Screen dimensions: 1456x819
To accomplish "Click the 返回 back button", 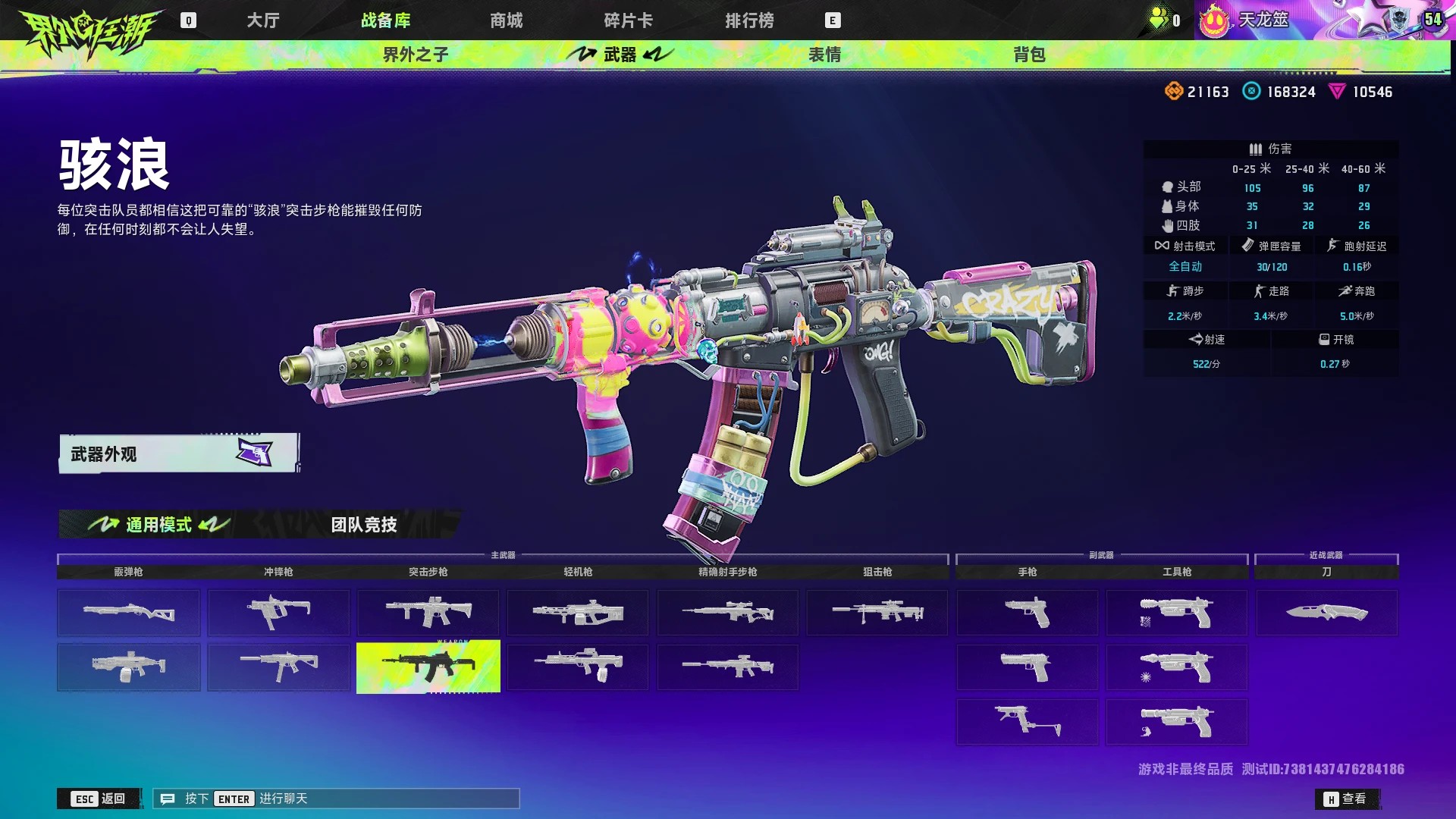I will tap(99, 799).
